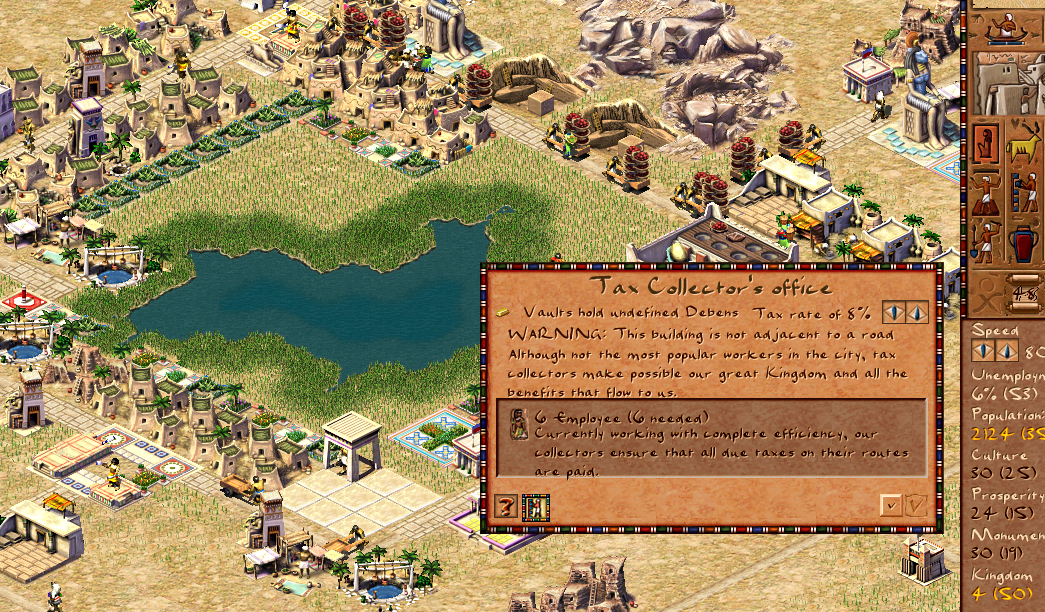
Task: Open help with the question mark button
Action: tap(506, 507)
